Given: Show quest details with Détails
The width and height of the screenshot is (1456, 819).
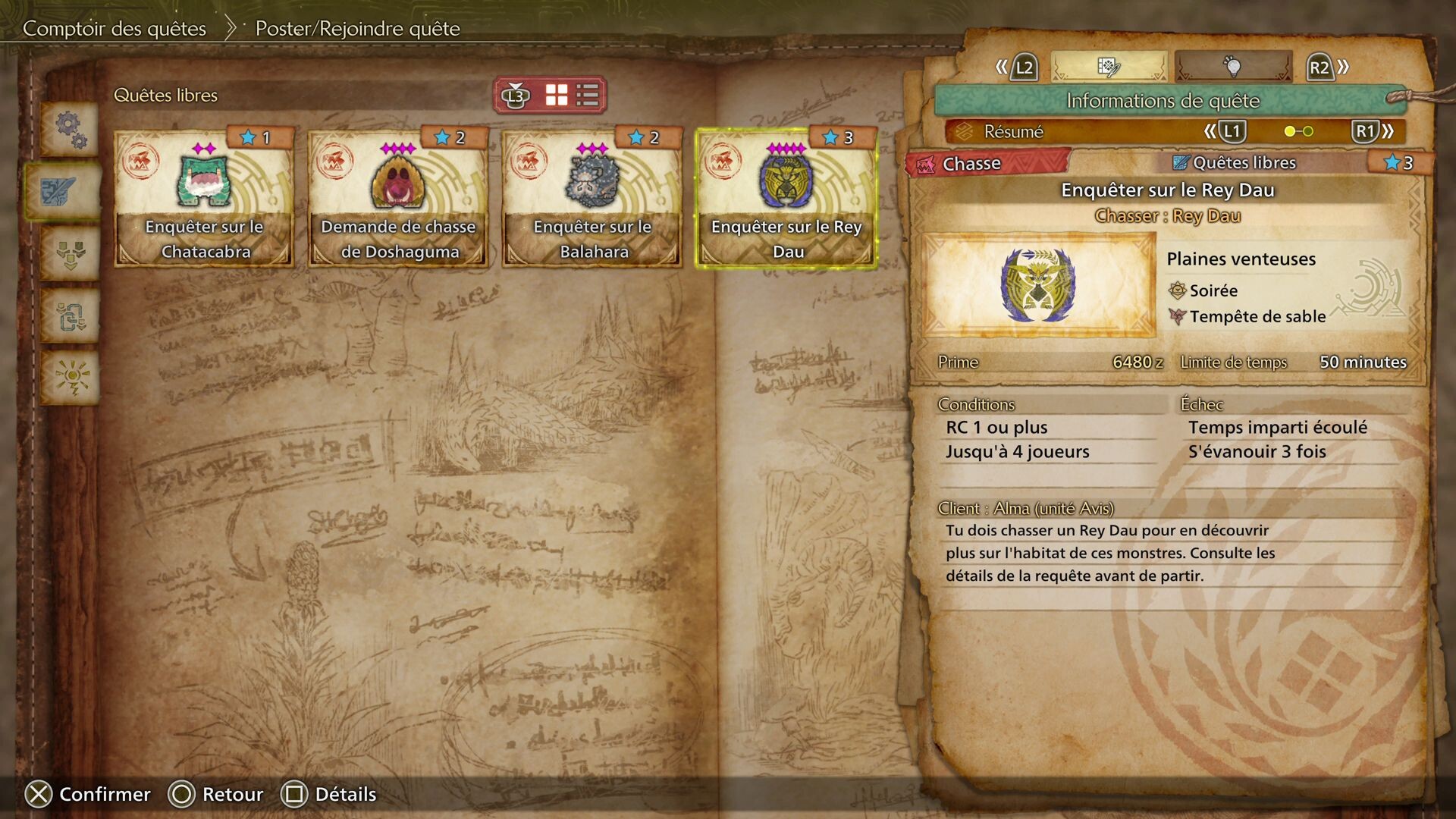Looking at the screenshot, I should tap(328, 794).
